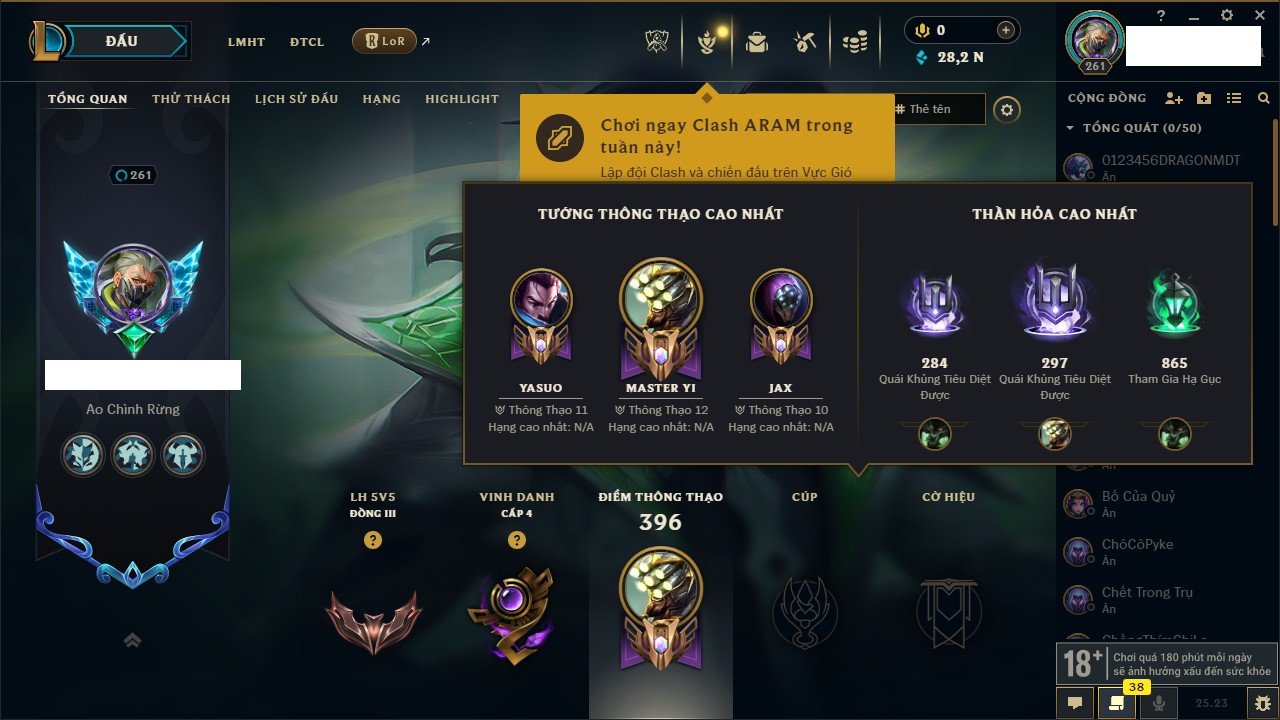The width and height of the screenshot is (1280, 720).
Task: Open the store coin stack icon
Action: click(854, 42)
